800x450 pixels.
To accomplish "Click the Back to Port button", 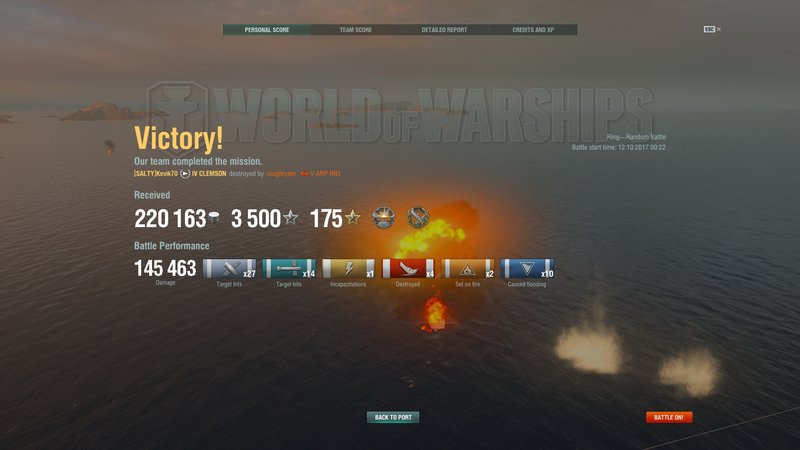I will tap(393, 417).
